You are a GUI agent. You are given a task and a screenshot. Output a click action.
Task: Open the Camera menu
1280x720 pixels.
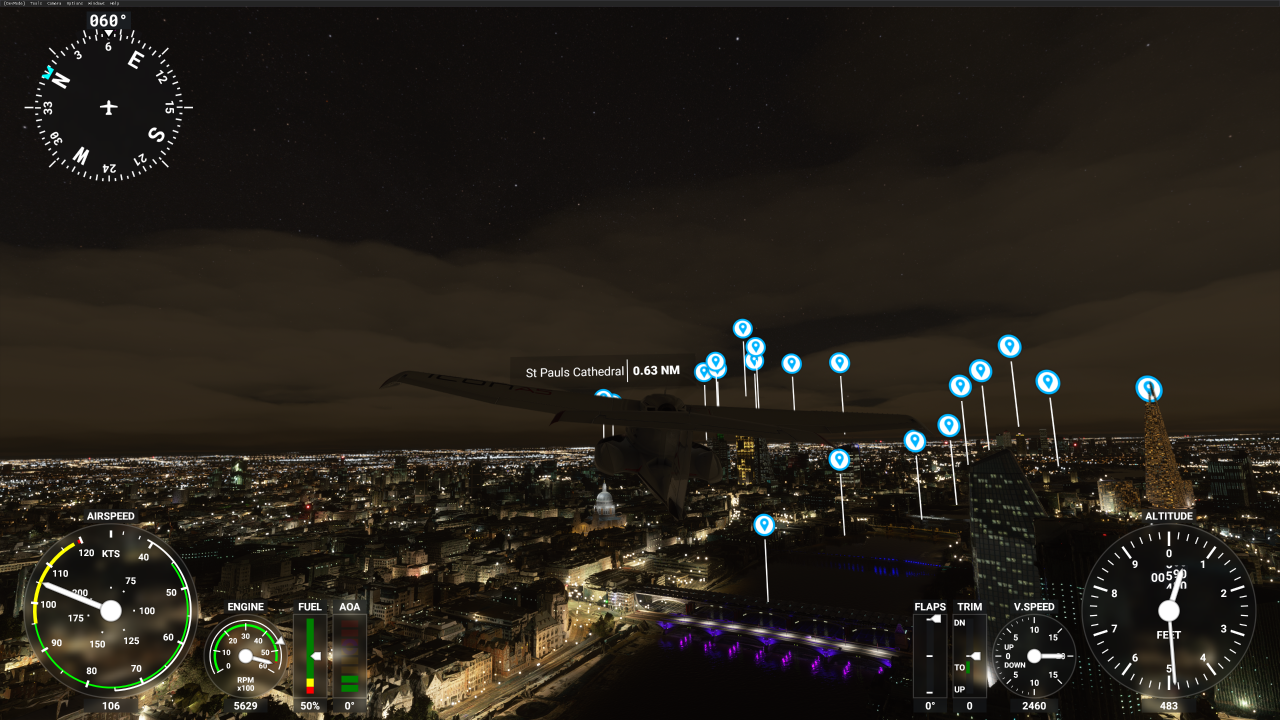coord(54,3)
